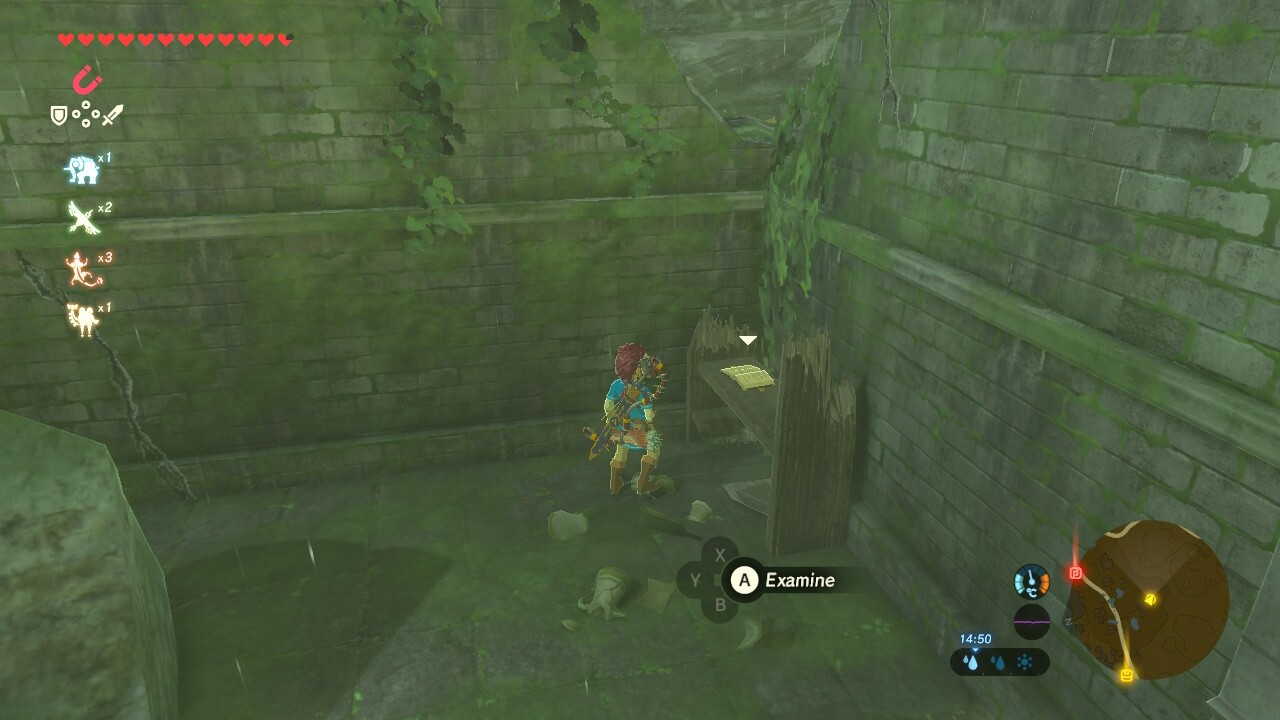Click the yellow stamp marker on minimap
Image resolution: width=1280 pixels, height=720 pixels.
tap(1127, 673)
